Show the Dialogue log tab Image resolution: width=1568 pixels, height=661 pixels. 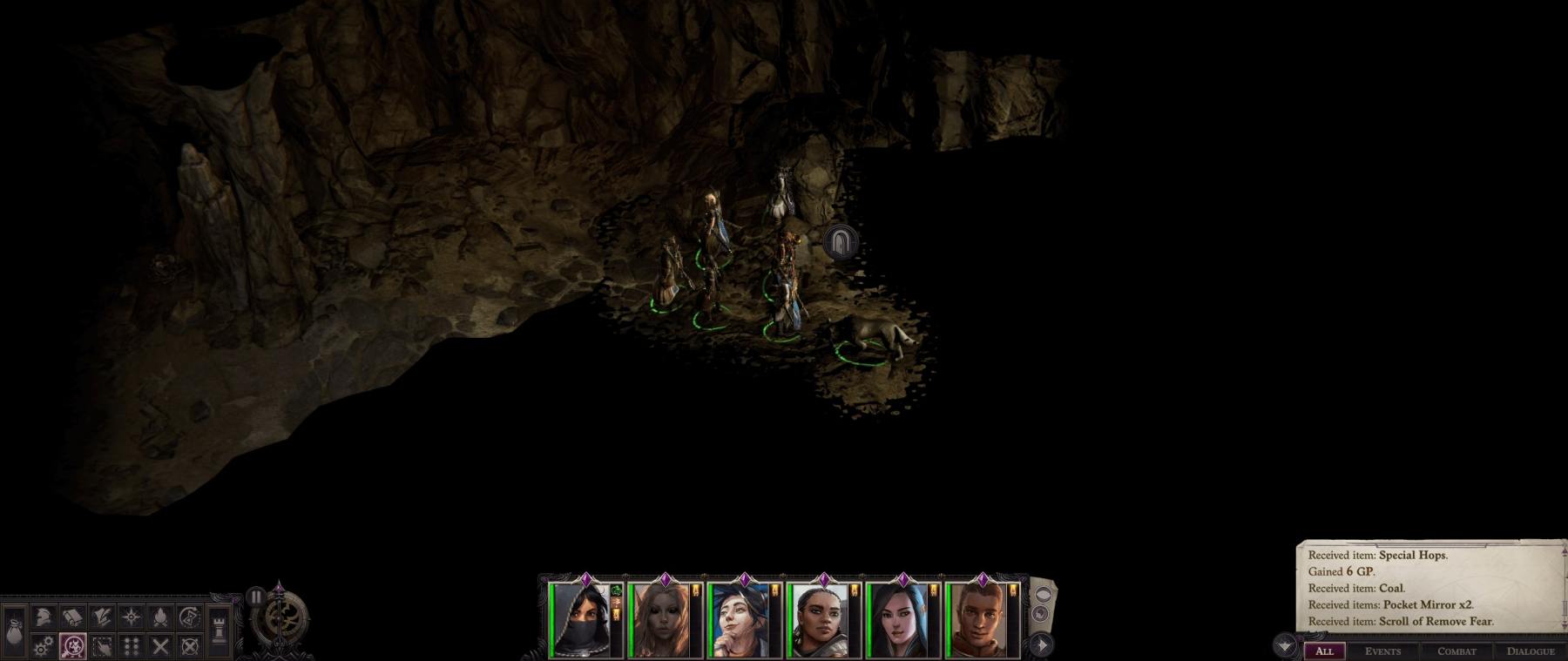click(x=1530, y=651)
